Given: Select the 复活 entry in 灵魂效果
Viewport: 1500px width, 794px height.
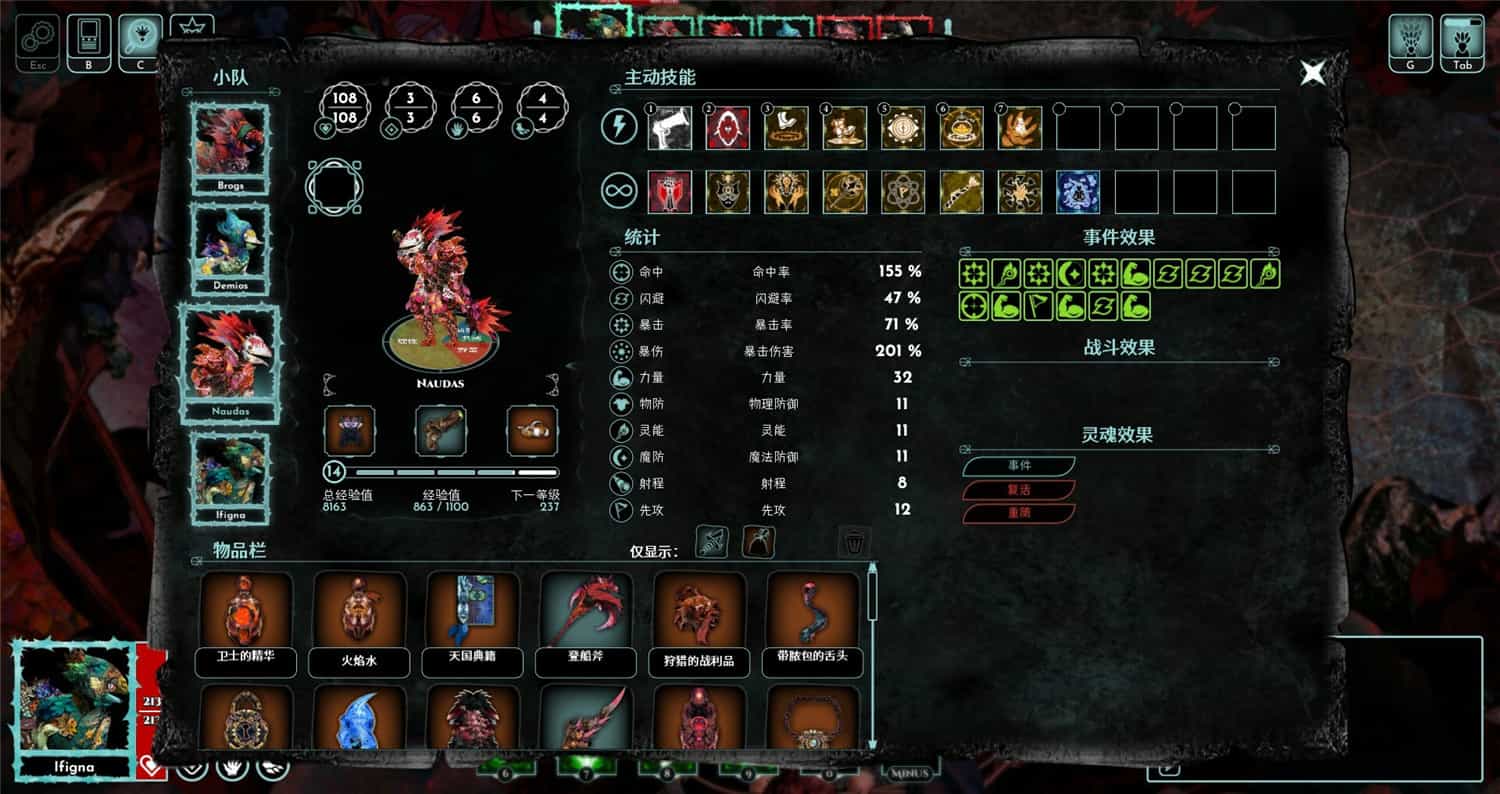Looking at the screenshot, I should click(x=1020, y=489).
